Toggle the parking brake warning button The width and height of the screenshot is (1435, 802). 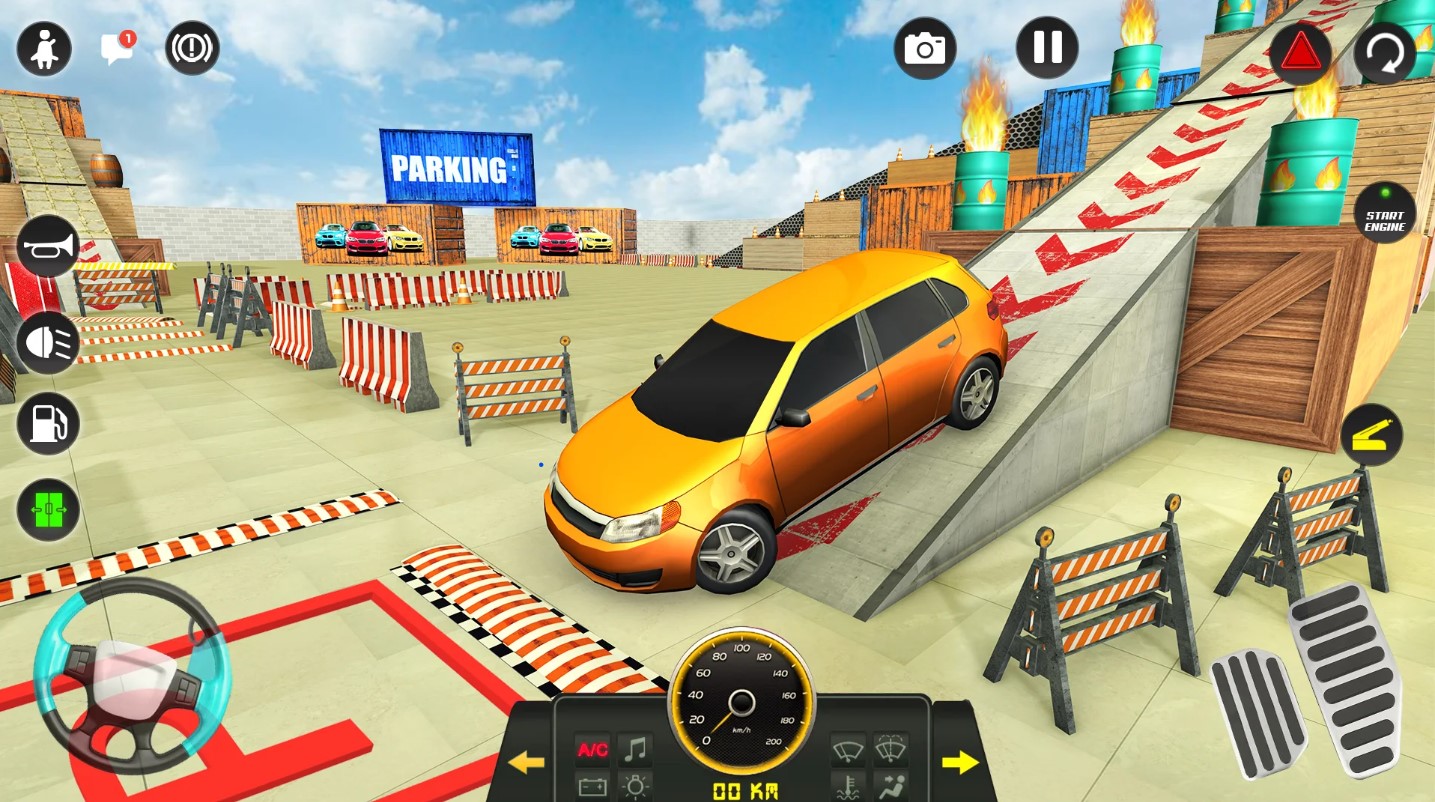tap(192, 48)
